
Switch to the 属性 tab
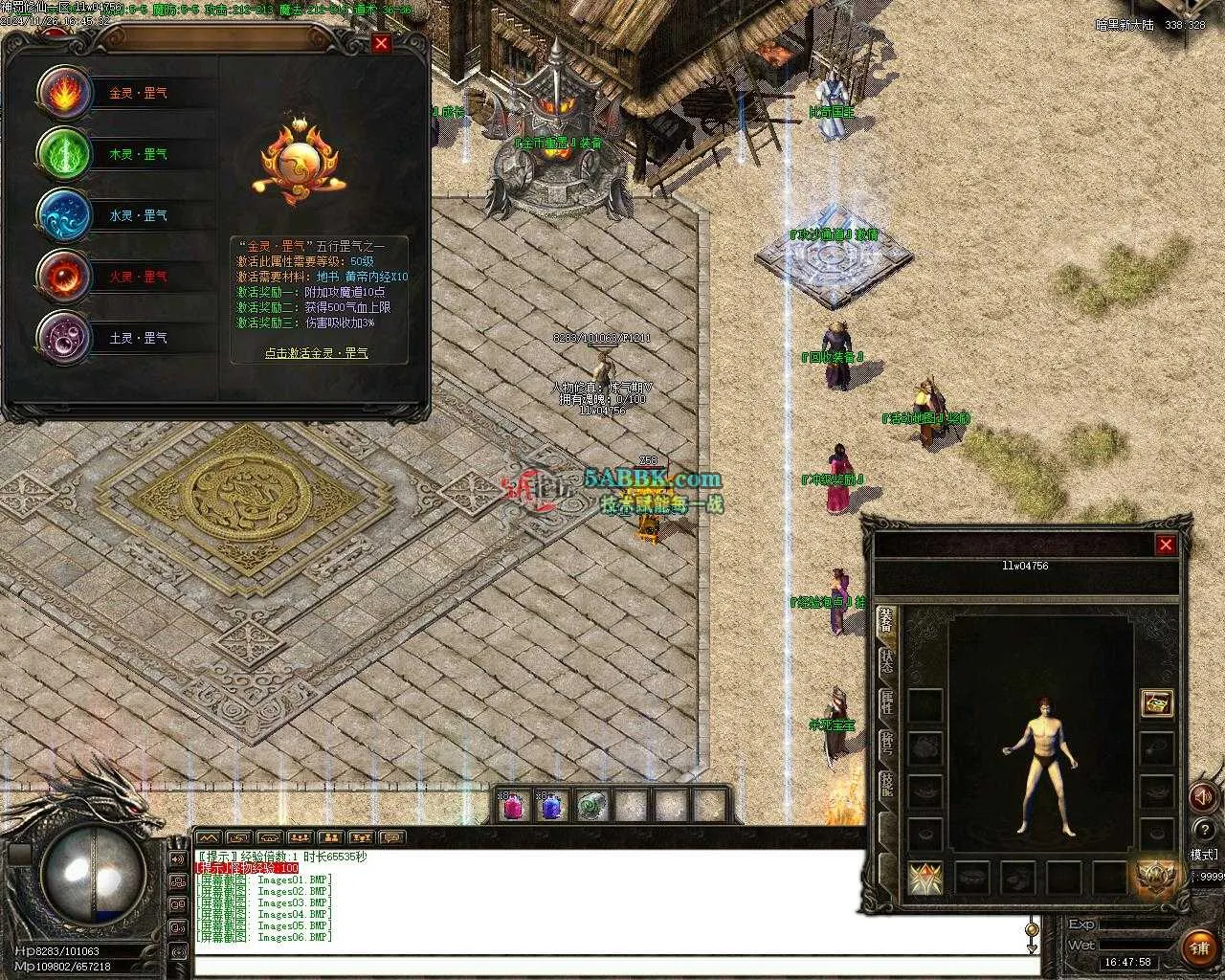pyautogui.click(x=886, y=702)
